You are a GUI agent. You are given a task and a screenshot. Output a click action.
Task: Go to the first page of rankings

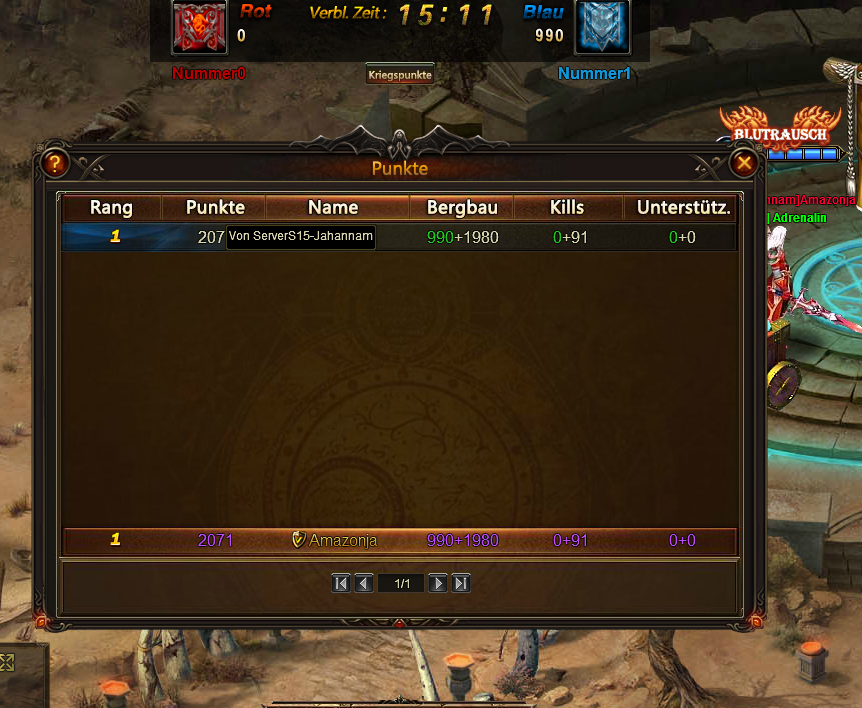(341, 583)
